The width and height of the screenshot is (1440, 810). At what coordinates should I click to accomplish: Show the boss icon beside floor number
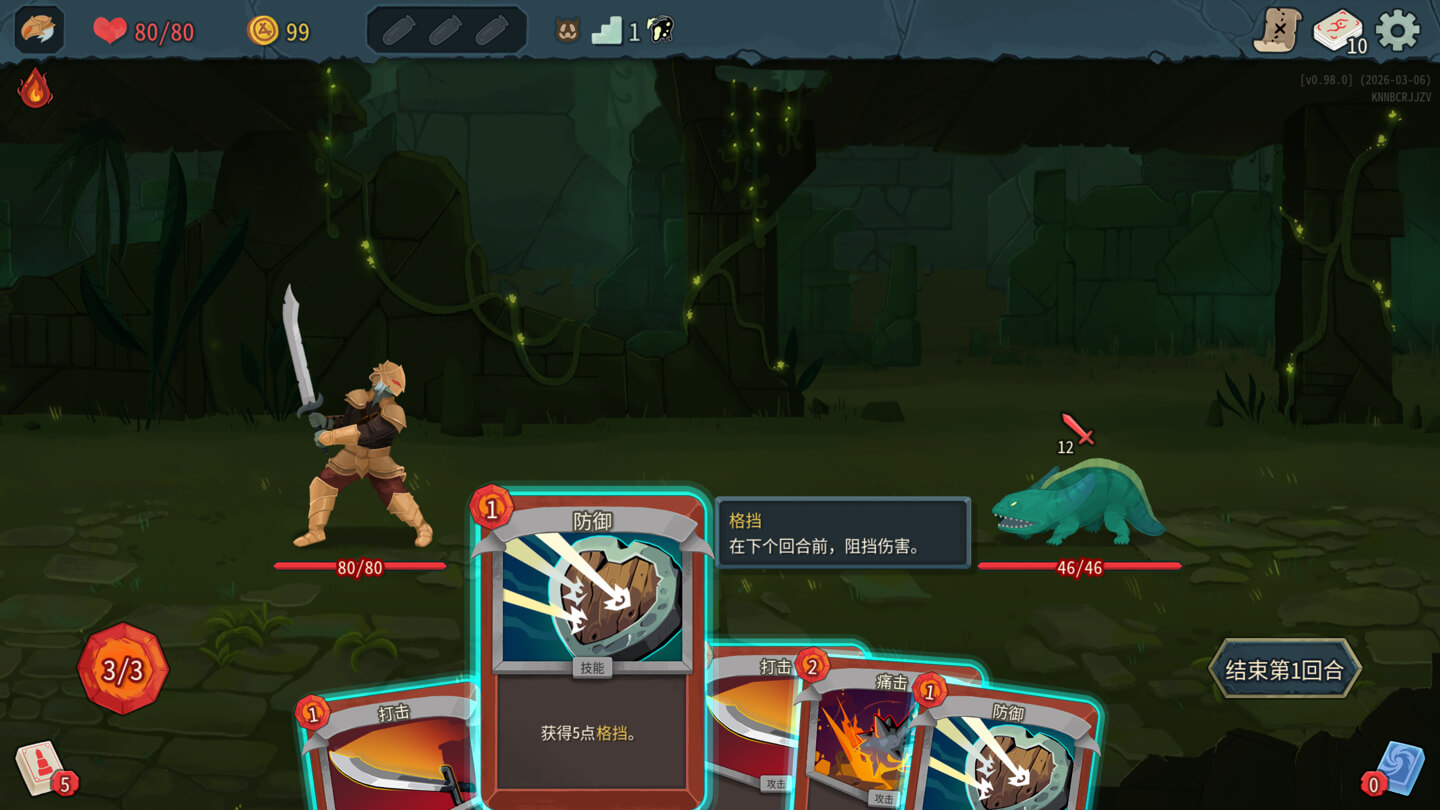coord(660,31)
